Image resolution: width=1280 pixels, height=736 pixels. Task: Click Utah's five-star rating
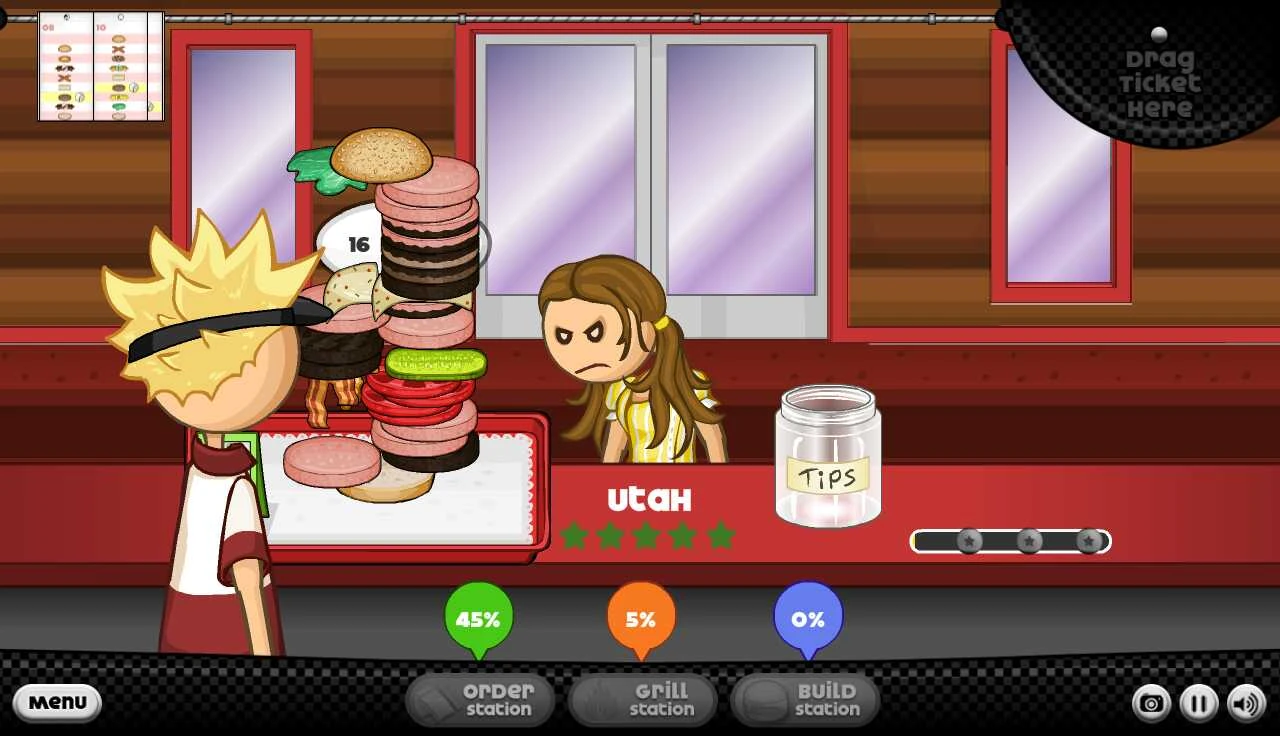click(645, 537)
